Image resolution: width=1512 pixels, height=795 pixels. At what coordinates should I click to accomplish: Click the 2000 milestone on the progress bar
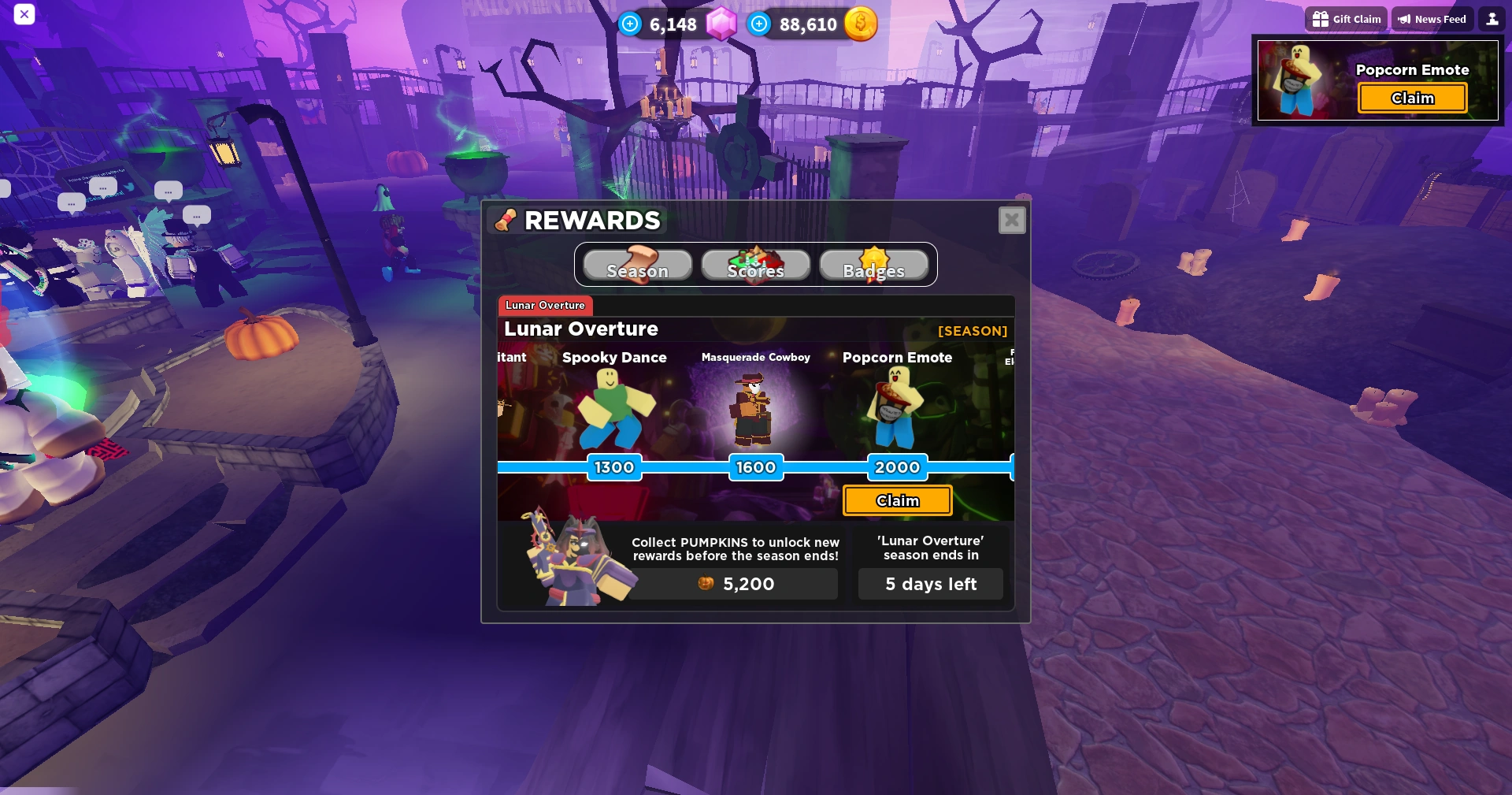(896, 467)
